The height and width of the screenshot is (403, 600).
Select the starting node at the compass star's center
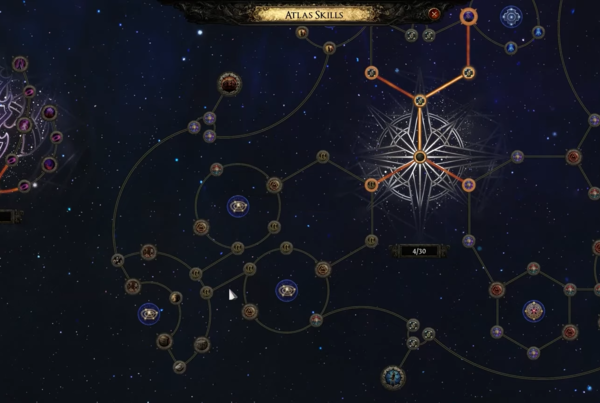tap(420, 156)
